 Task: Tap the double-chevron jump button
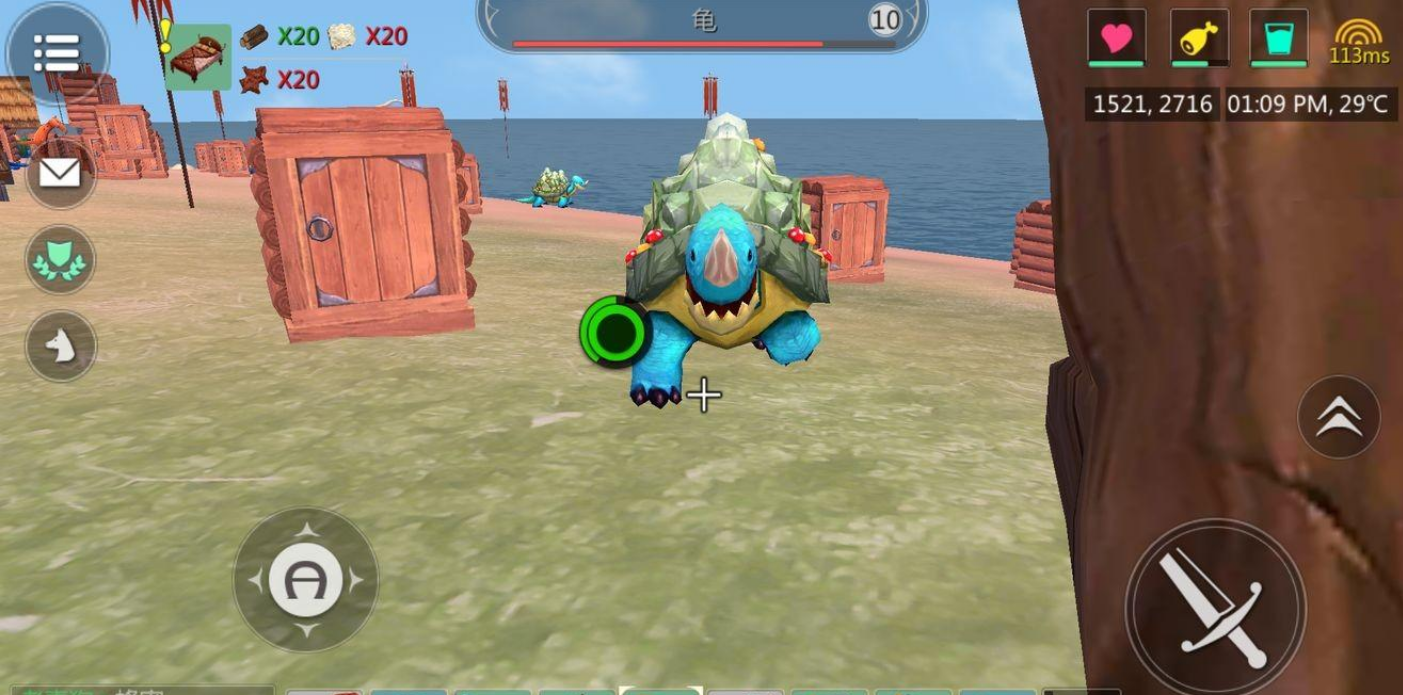(1338, 418)
